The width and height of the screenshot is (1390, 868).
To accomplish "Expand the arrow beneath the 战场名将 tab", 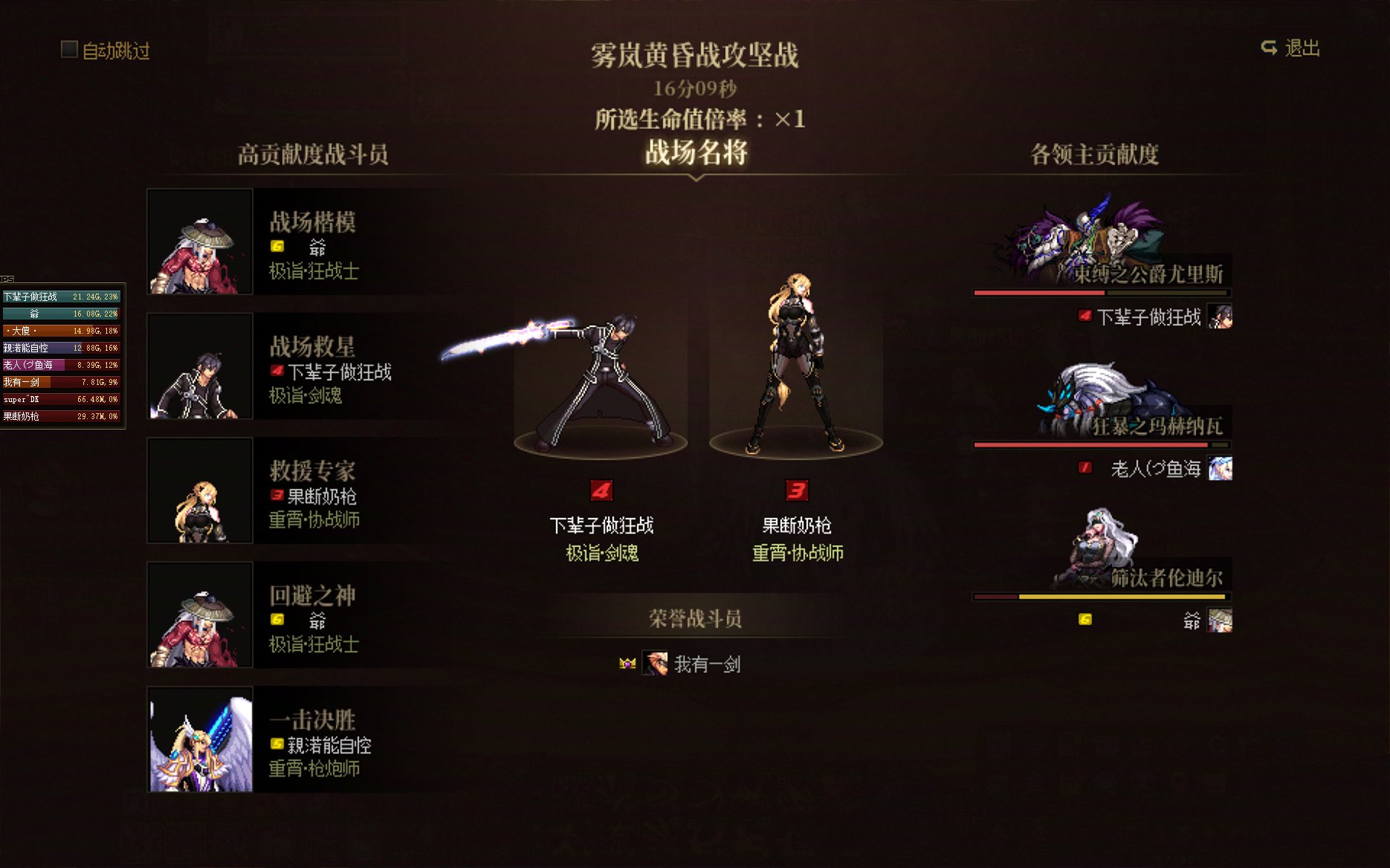I will pos(695,178).
